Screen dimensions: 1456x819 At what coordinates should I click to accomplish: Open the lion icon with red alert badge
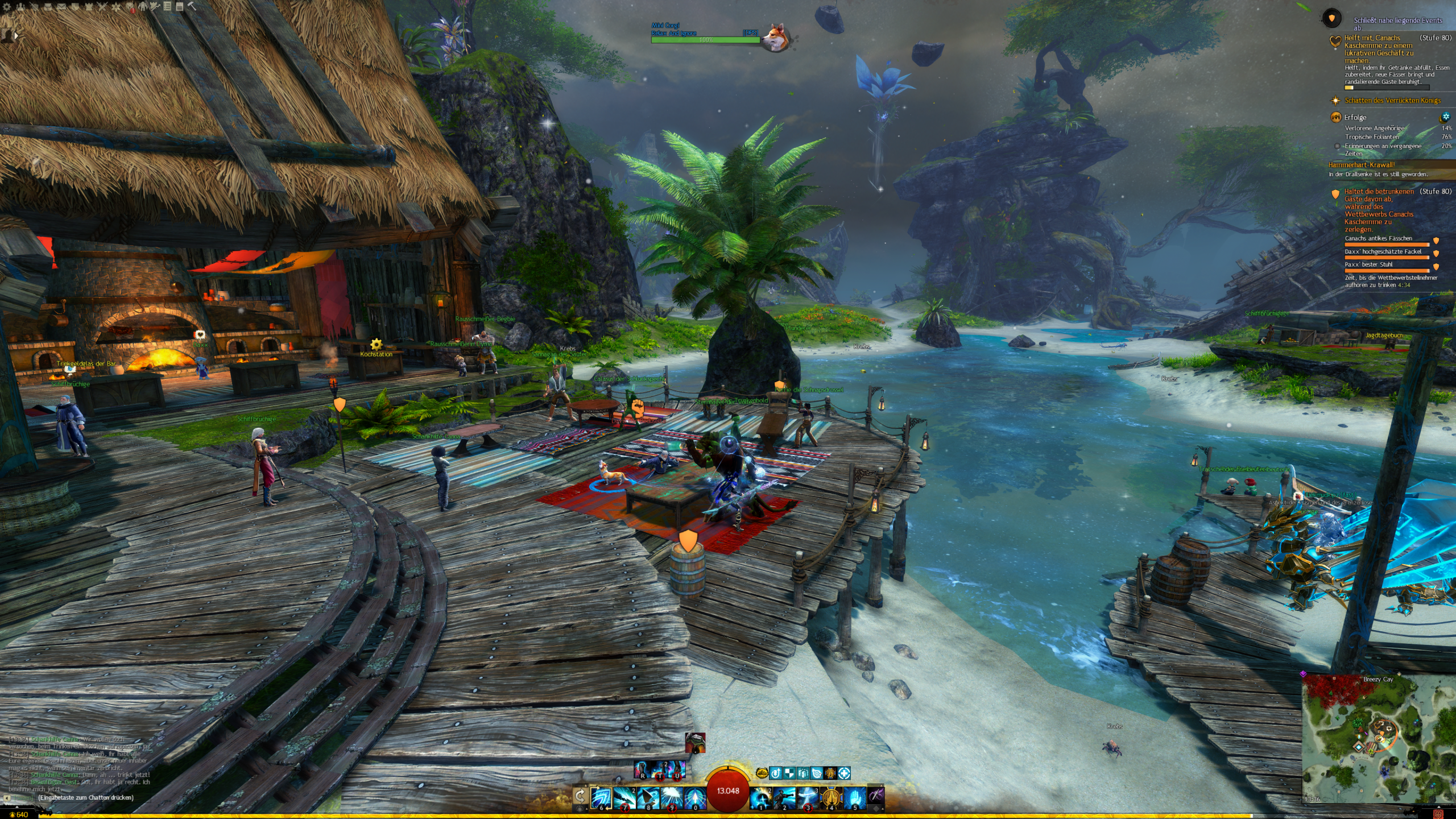pos(131,7)
